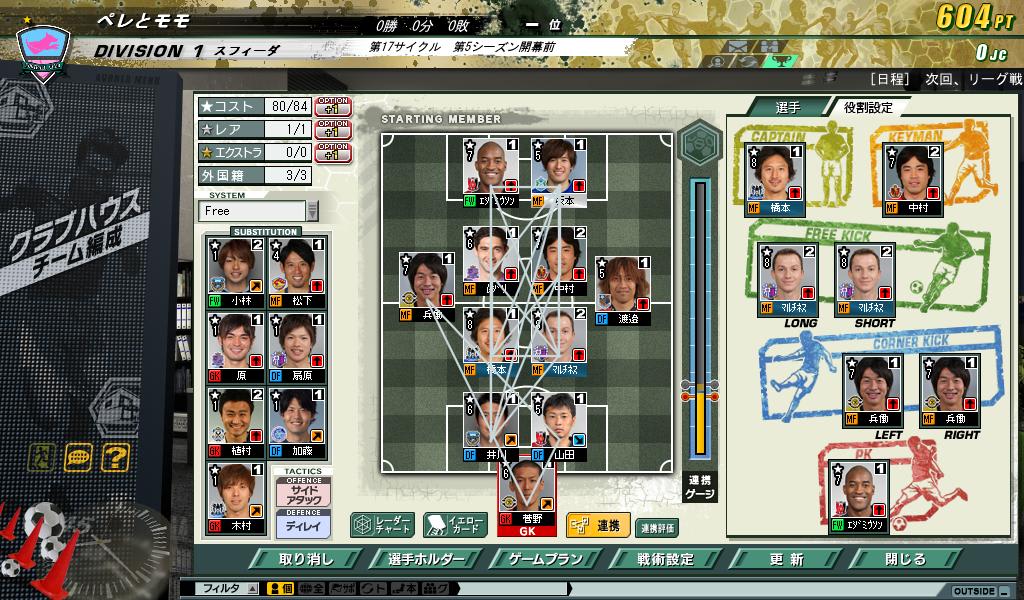Toggle the イエローカード yellow card view

point(454,525)
